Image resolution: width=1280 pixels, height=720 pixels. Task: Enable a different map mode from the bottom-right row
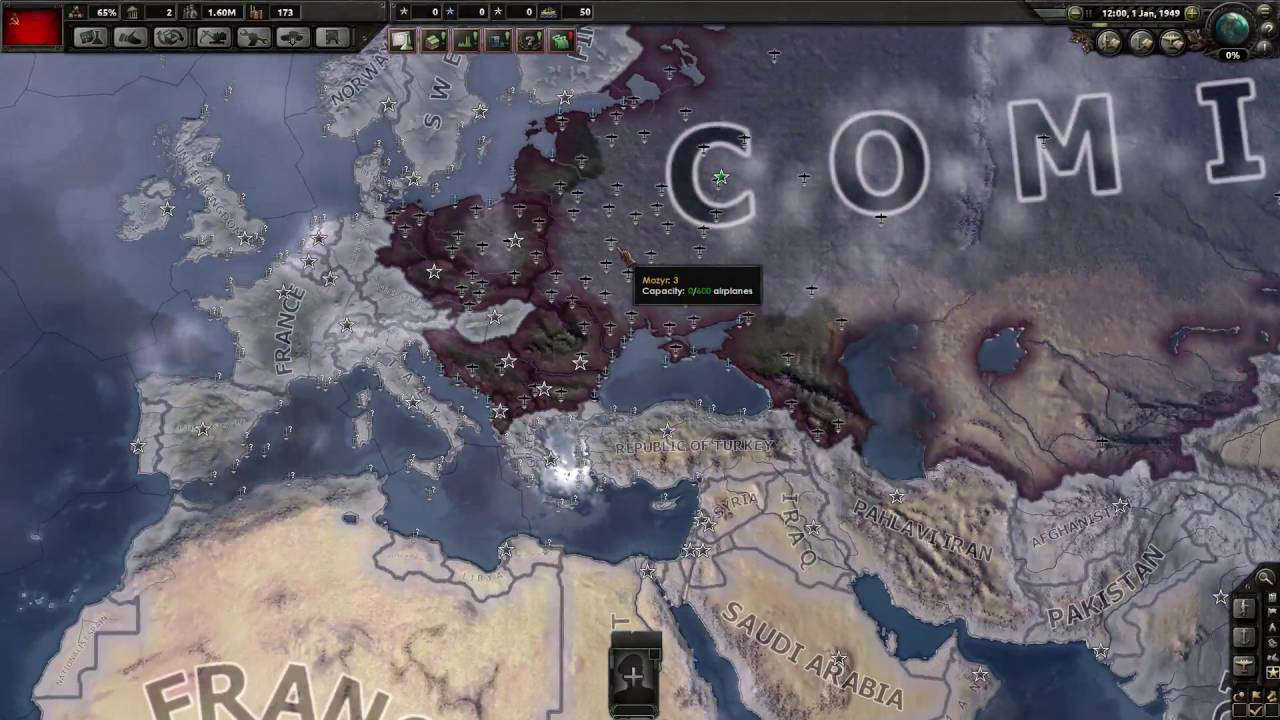(x=1255, y=695)
